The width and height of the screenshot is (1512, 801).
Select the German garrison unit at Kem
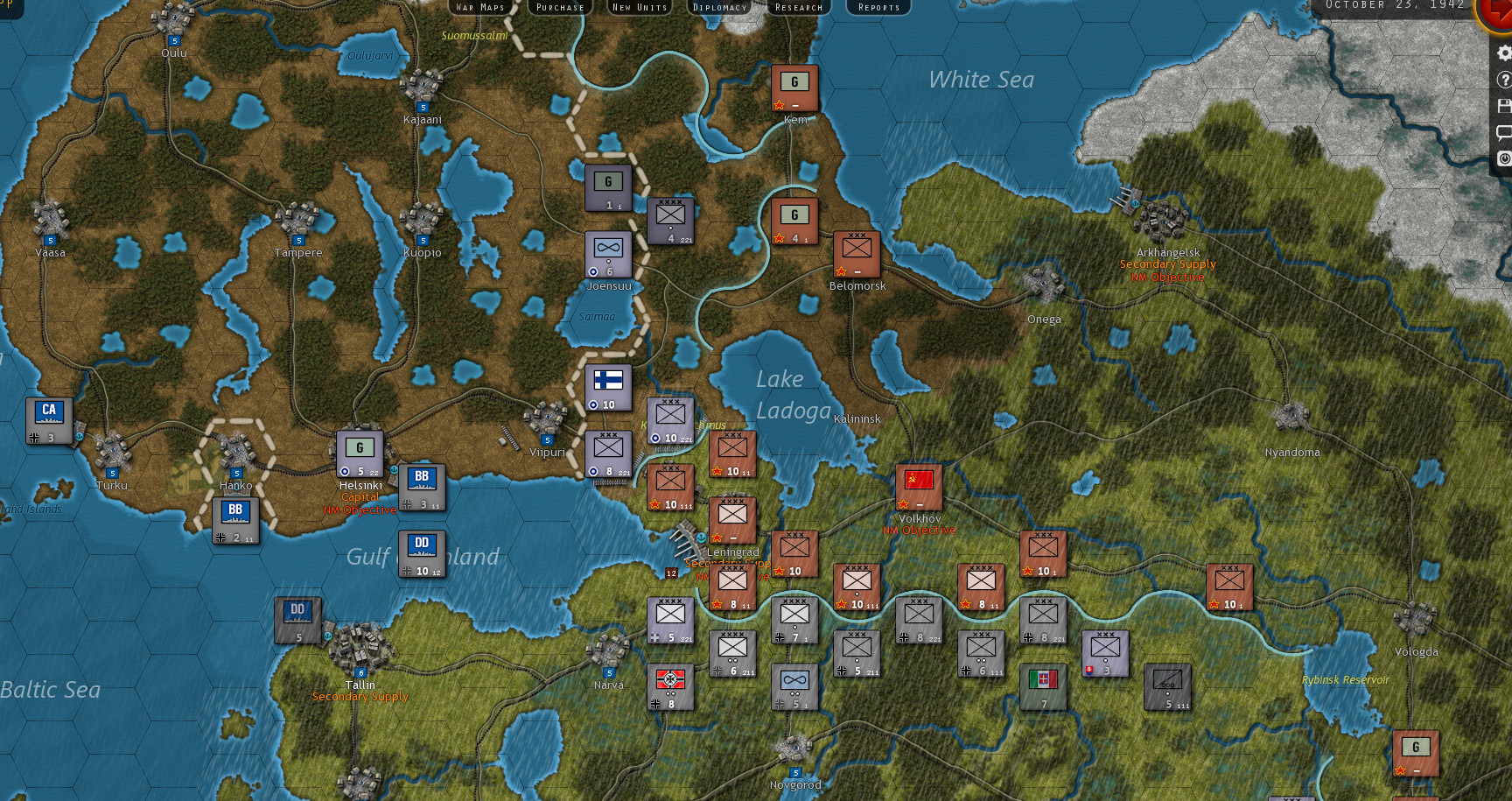point(794,86)
